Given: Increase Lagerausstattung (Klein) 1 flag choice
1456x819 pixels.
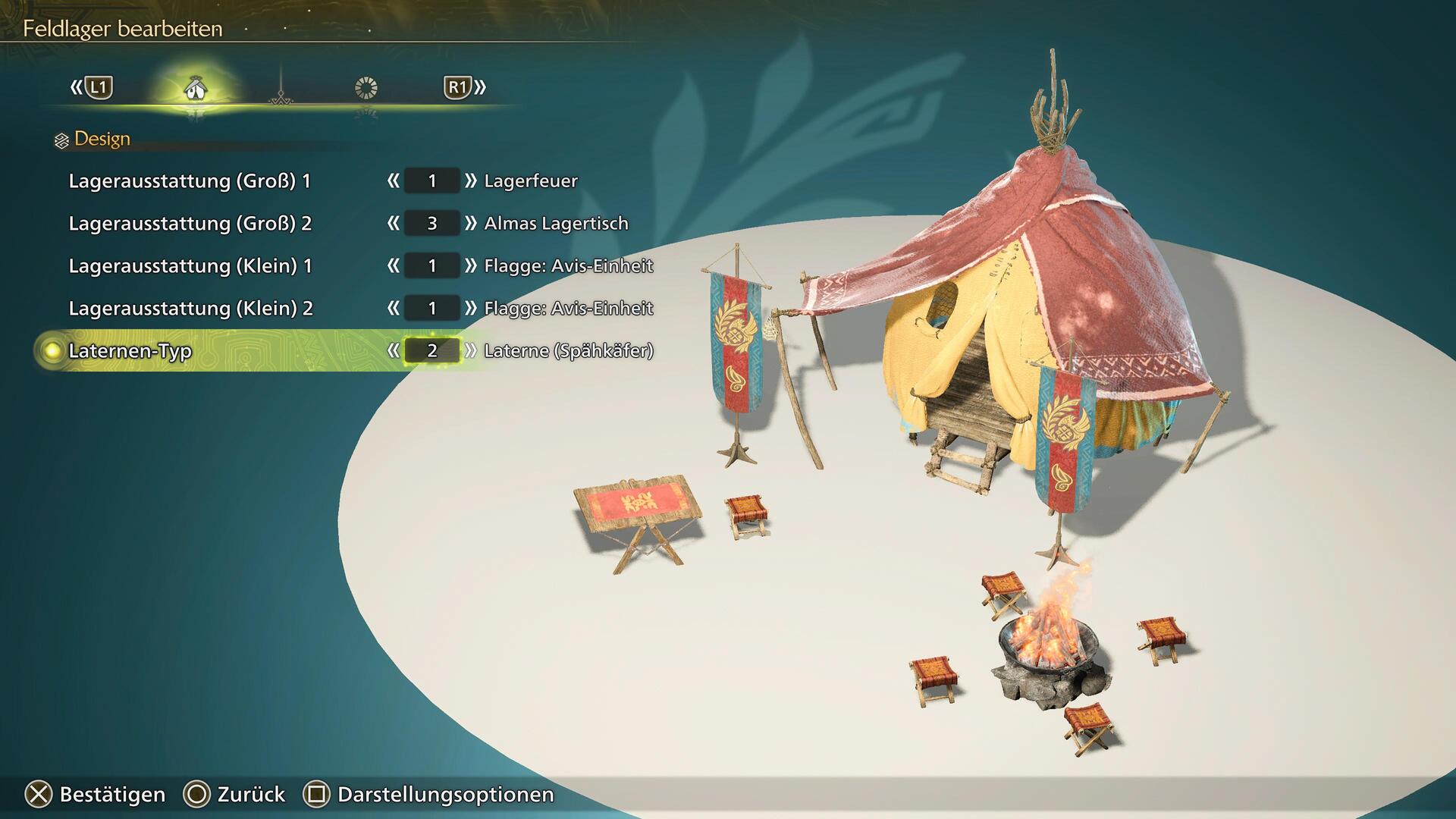Looking at the screenshot, I should pyautogui.click(x=471, y=266).
